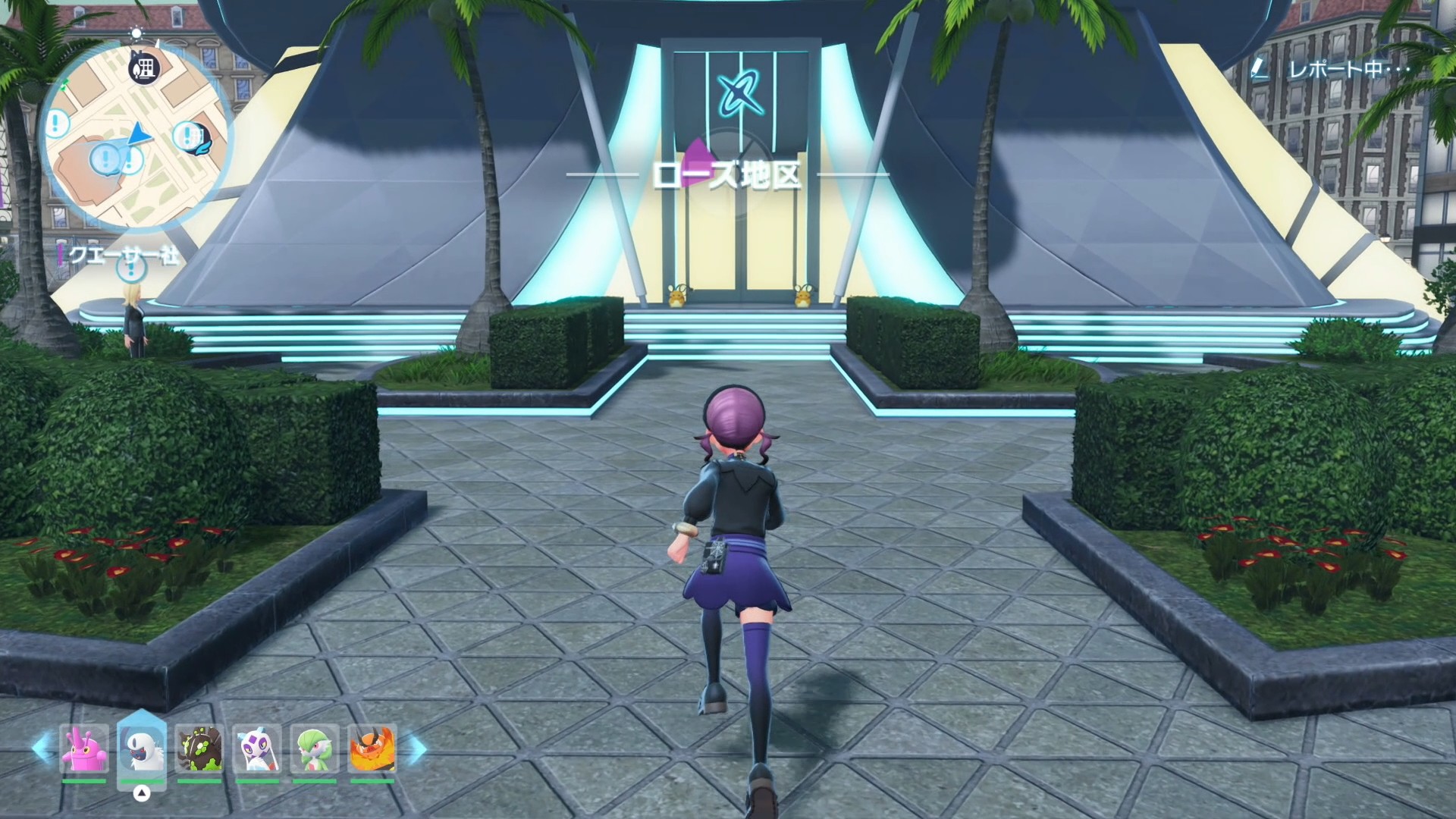Click the party bar's right arrow

[416, 749]
